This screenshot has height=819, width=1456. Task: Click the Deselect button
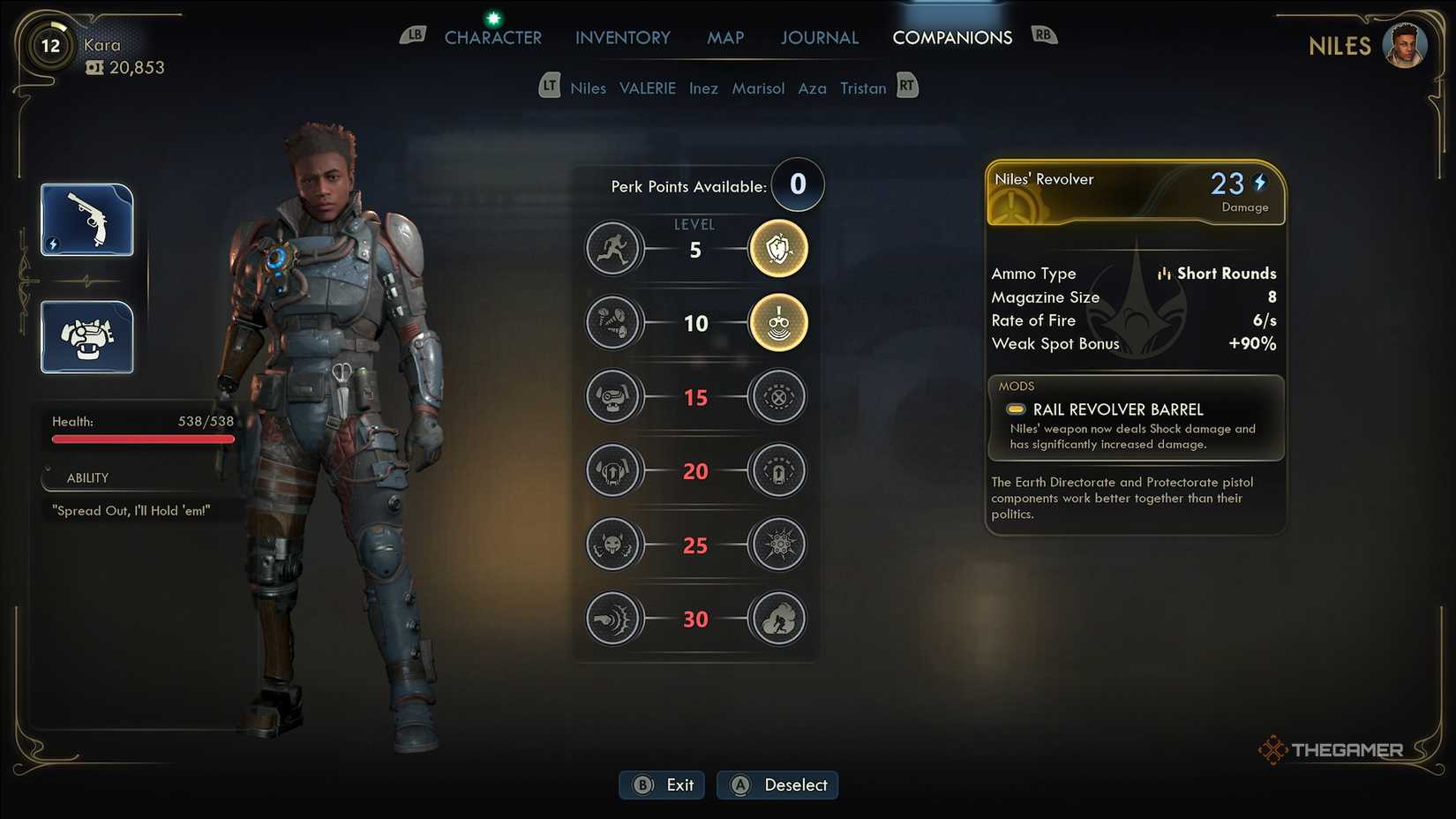pyautogui.click(x=777, y=785)
